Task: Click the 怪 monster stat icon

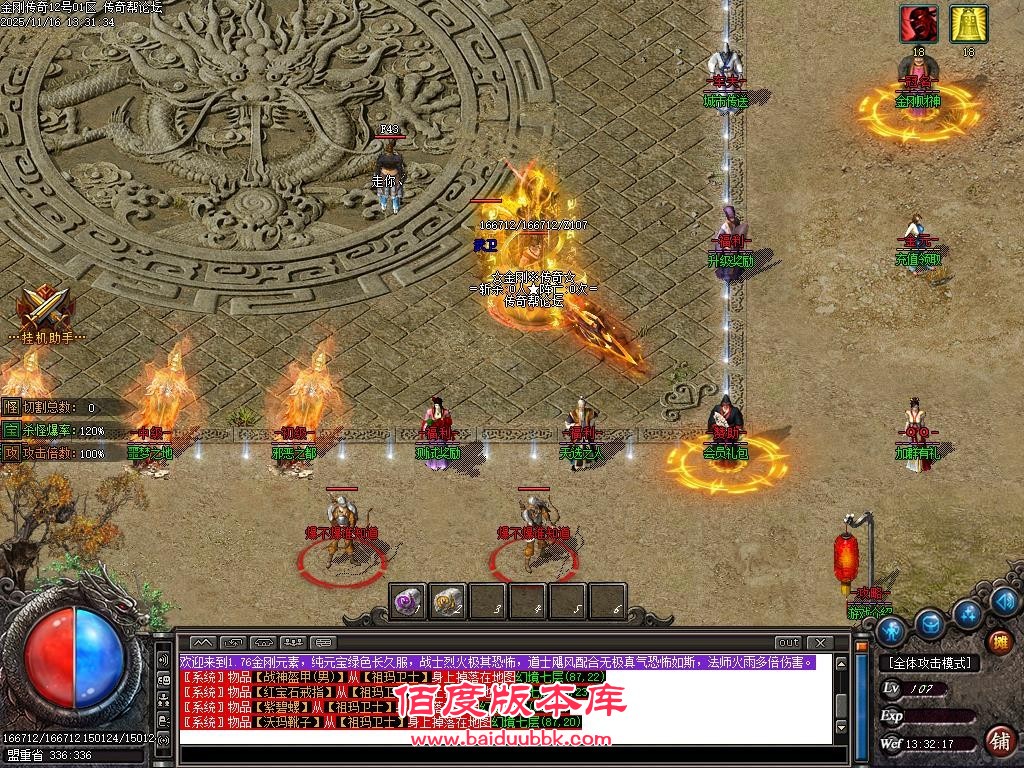Action: tap(11, 407)
